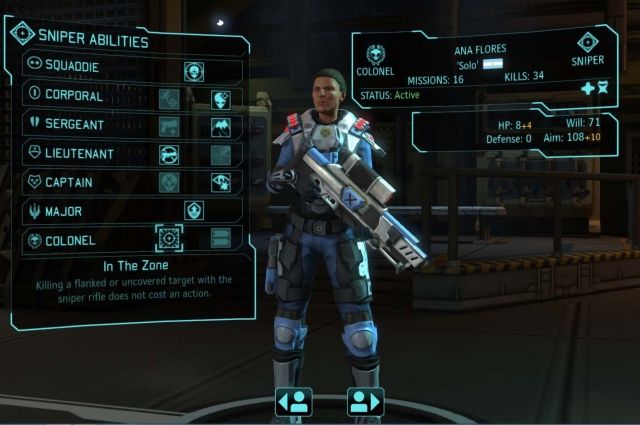This screenshot has height=425, width=640.
Task: Choose the Gunslinger pistol ability at Sergeant
Action: tap(169, 127)
